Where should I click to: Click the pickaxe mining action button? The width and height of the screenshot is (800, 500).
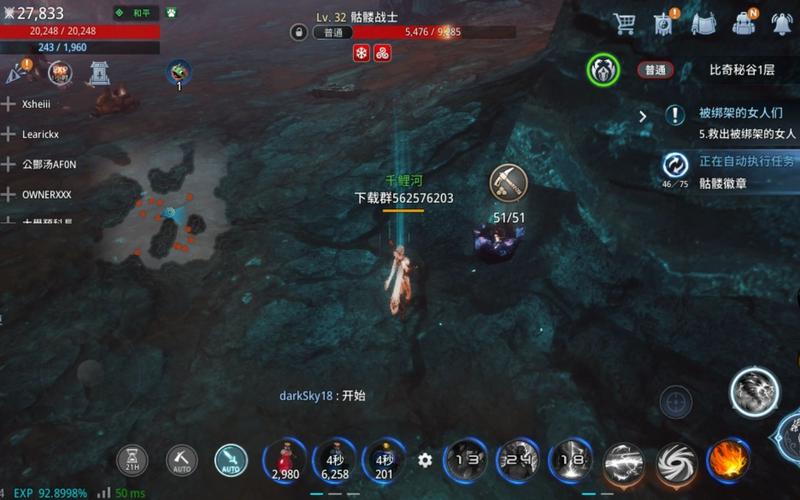coord(508,182)
